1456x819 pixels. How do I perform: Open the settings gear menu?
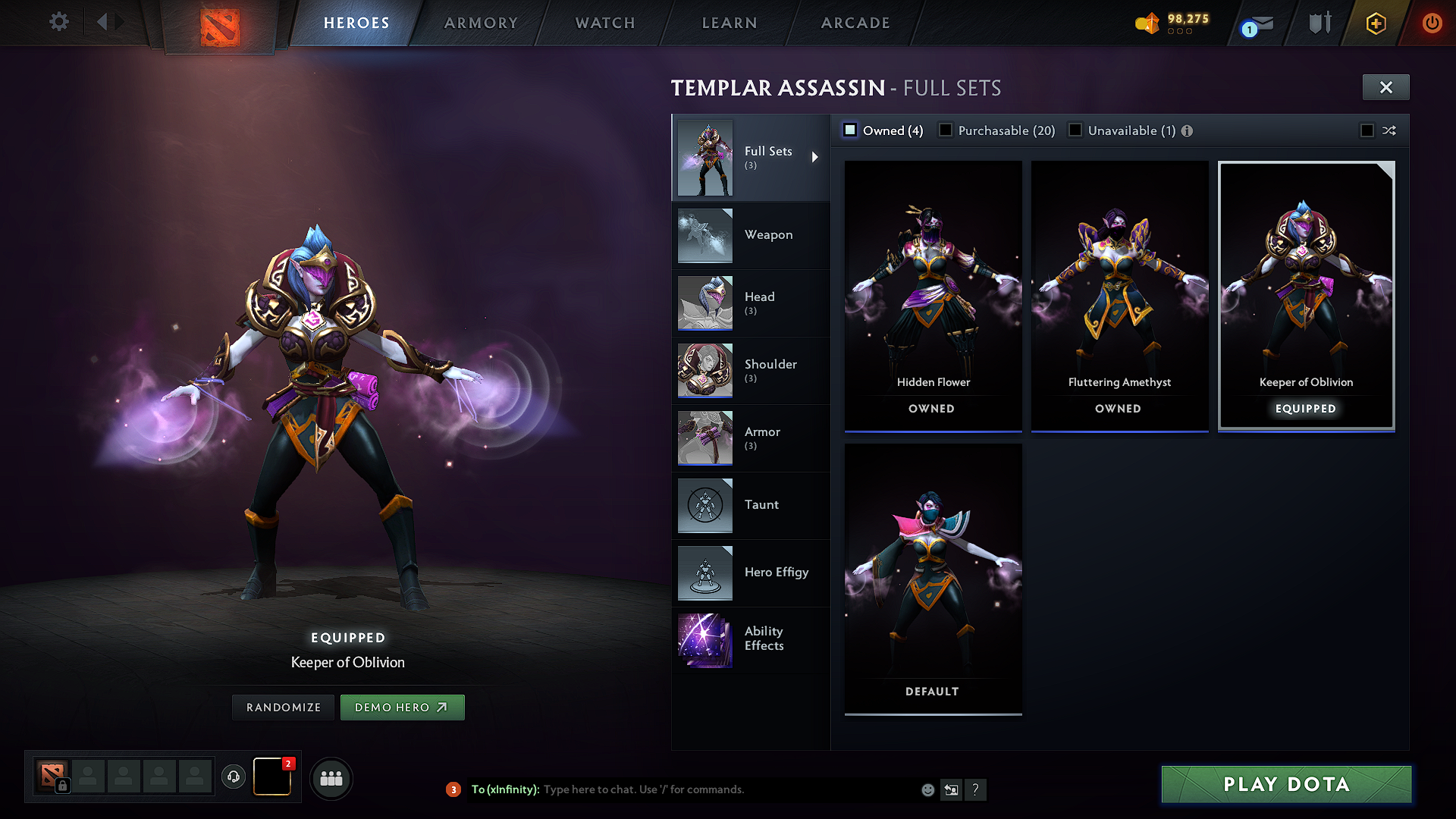tap(58, 22)
